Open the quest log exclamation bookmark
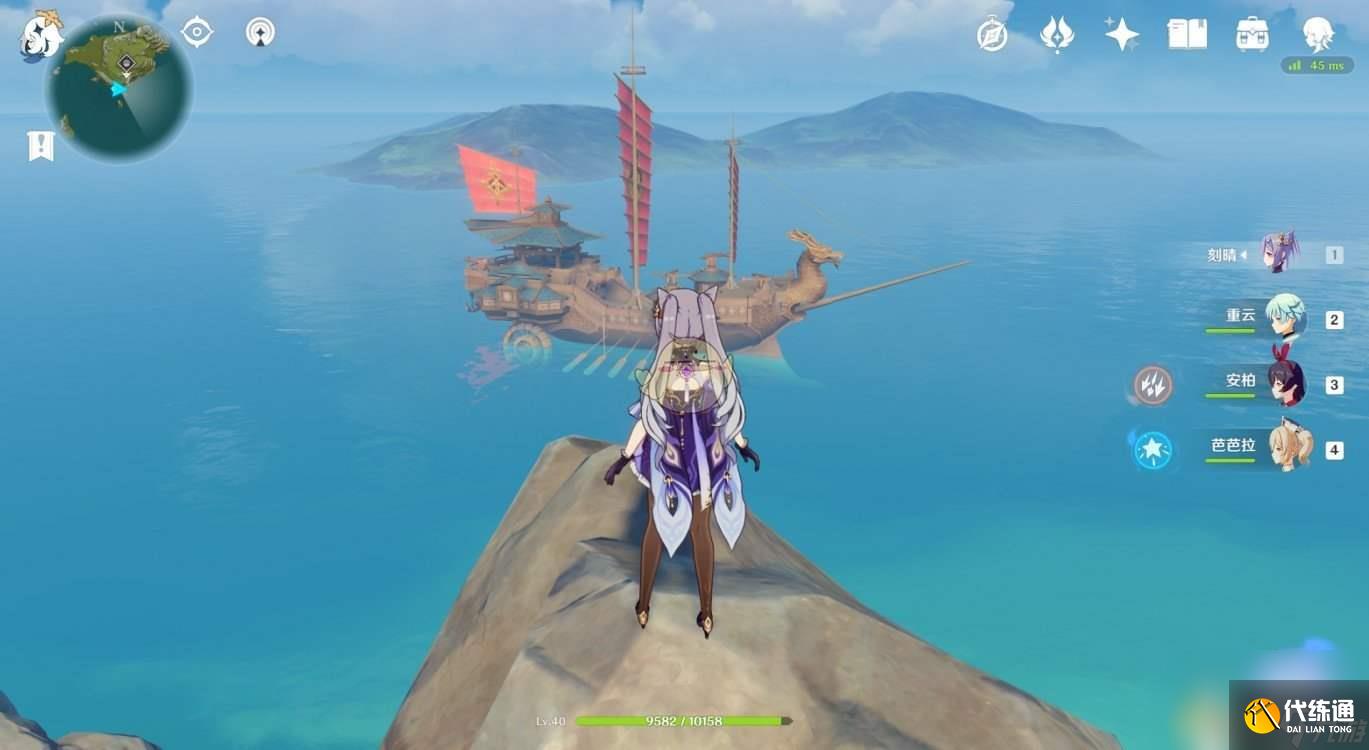The image size is (1369, 750). 39,146
